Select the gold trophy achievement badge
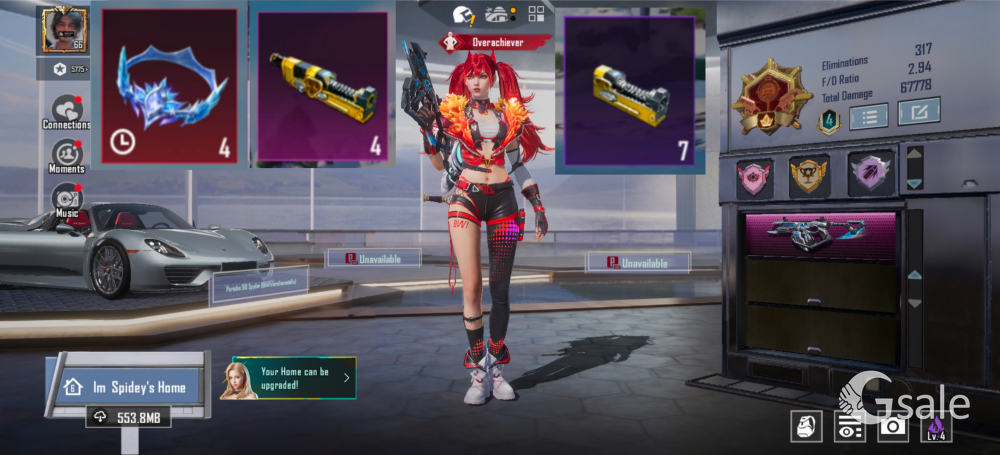 pos(809,175)
